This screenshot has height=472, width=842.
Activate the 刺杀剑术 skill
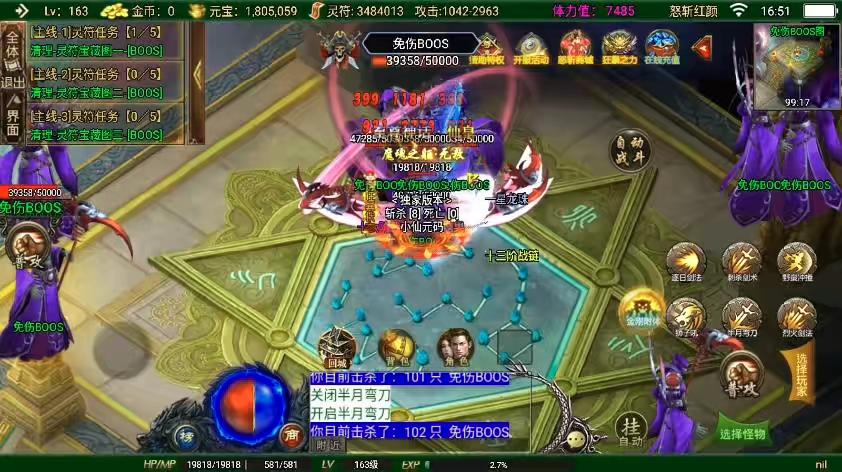click(741, 263)
